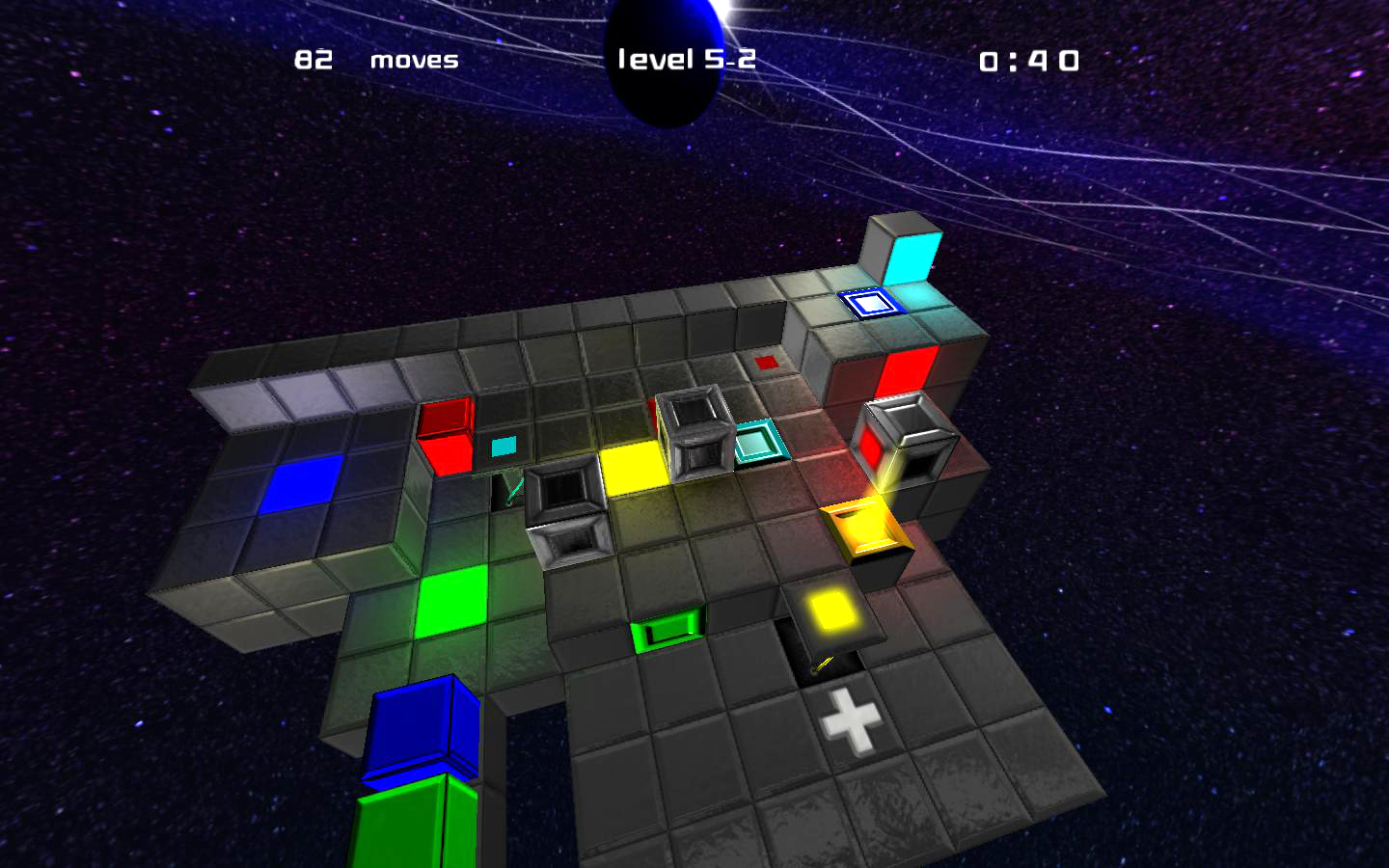
Task: Select the small cyan marker beside the red cube
Action: point(503,445)
